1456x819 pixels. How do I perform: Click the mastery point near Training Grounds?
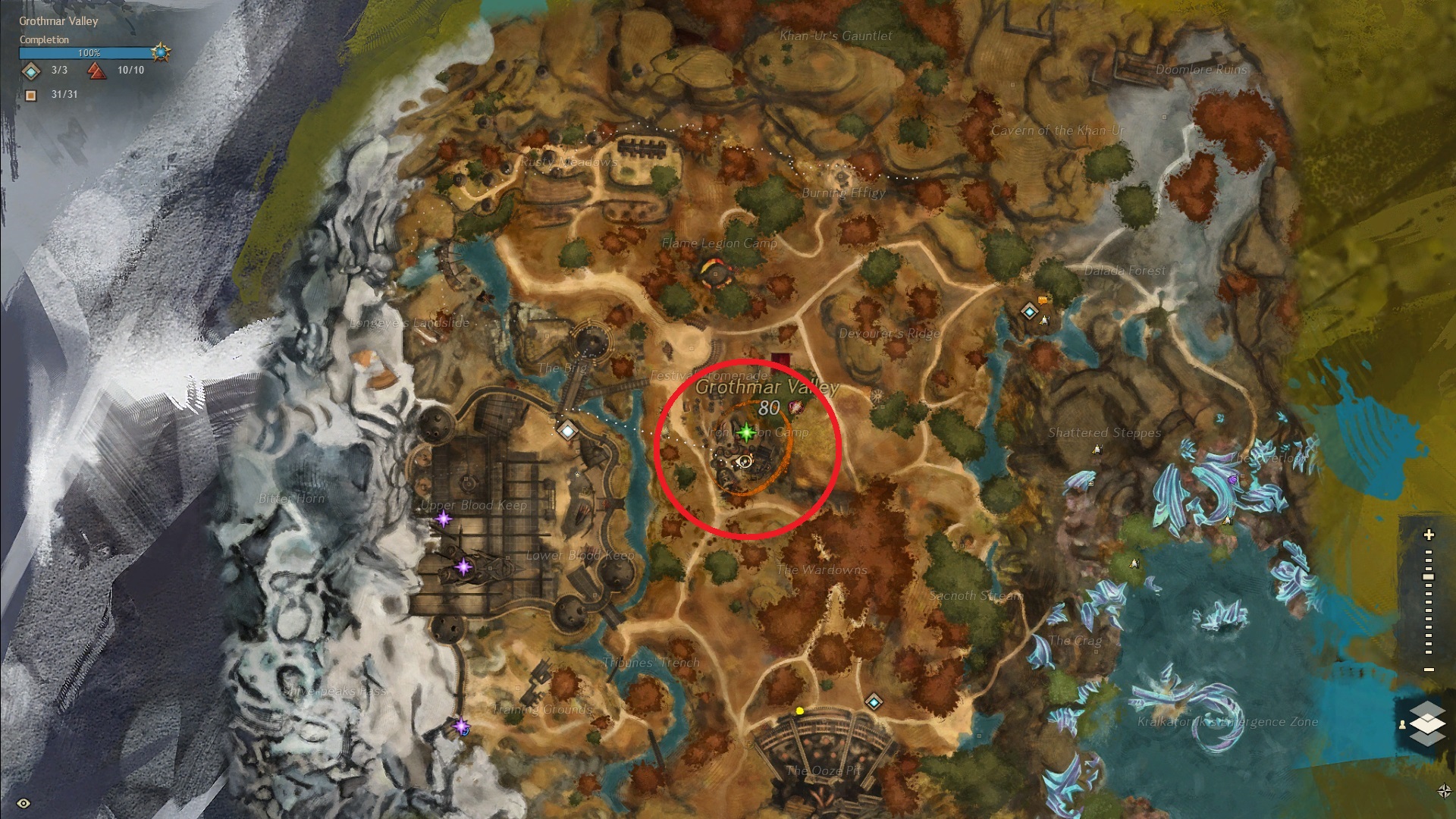click(x=461, y=726)
